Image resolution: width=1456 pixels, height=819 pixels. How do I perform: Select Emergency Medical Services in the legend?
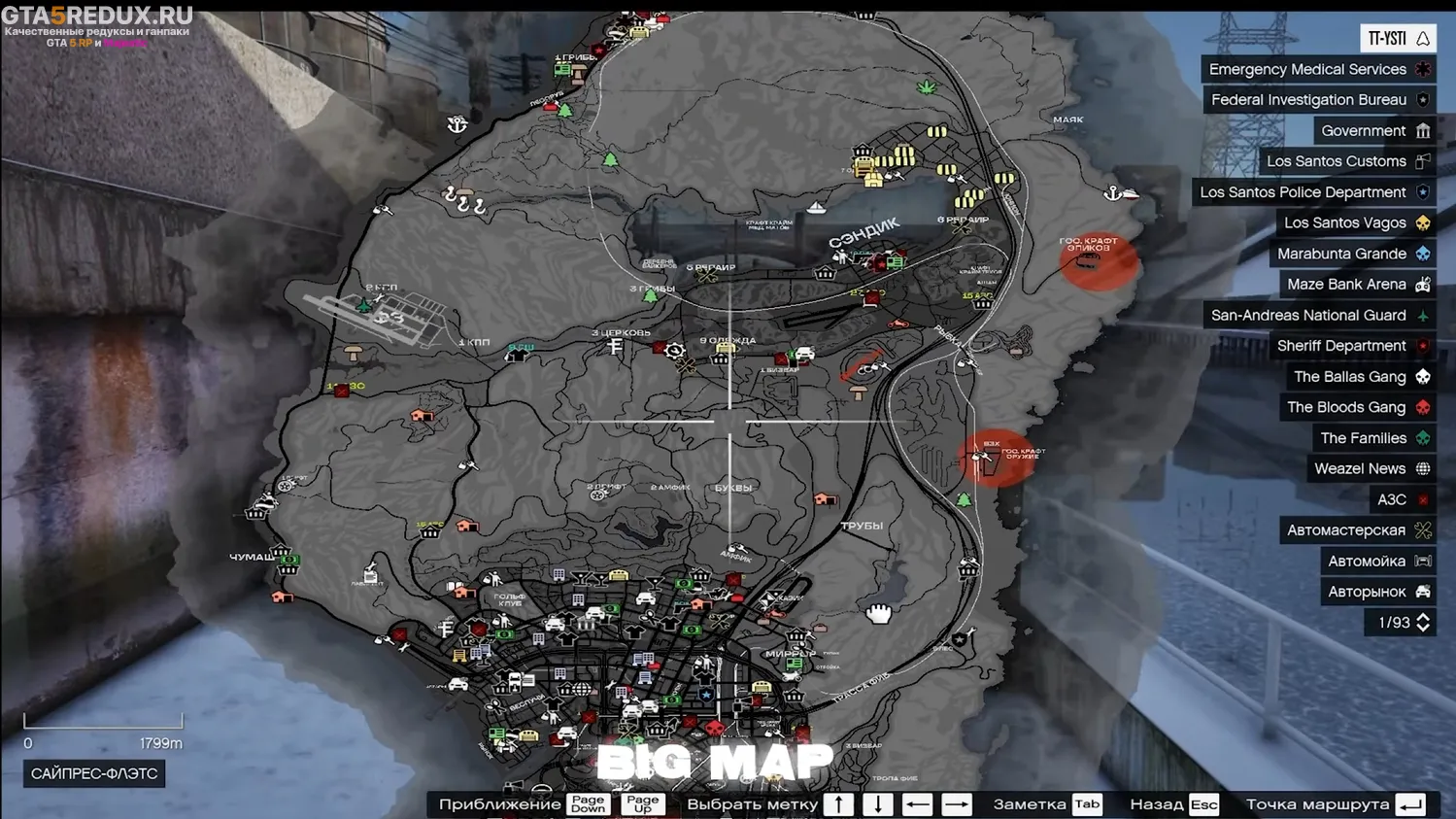pyautogui.click(x=1317, y=69)
